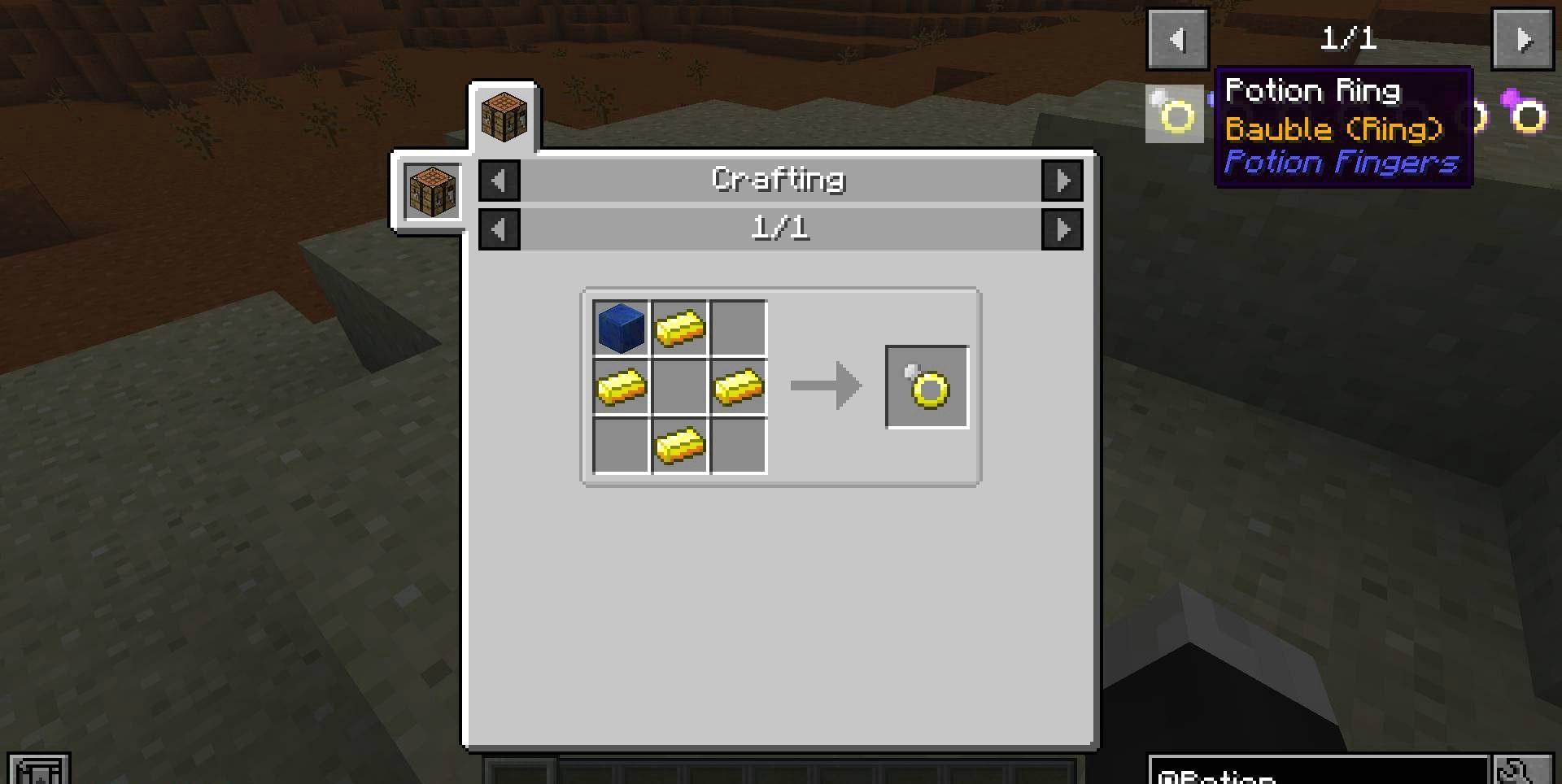Image resolution: width=1562 pixels, height=784 pixels.
Task: Pick the gold ingot in the grid's bottom row
Action: [679, 446]
